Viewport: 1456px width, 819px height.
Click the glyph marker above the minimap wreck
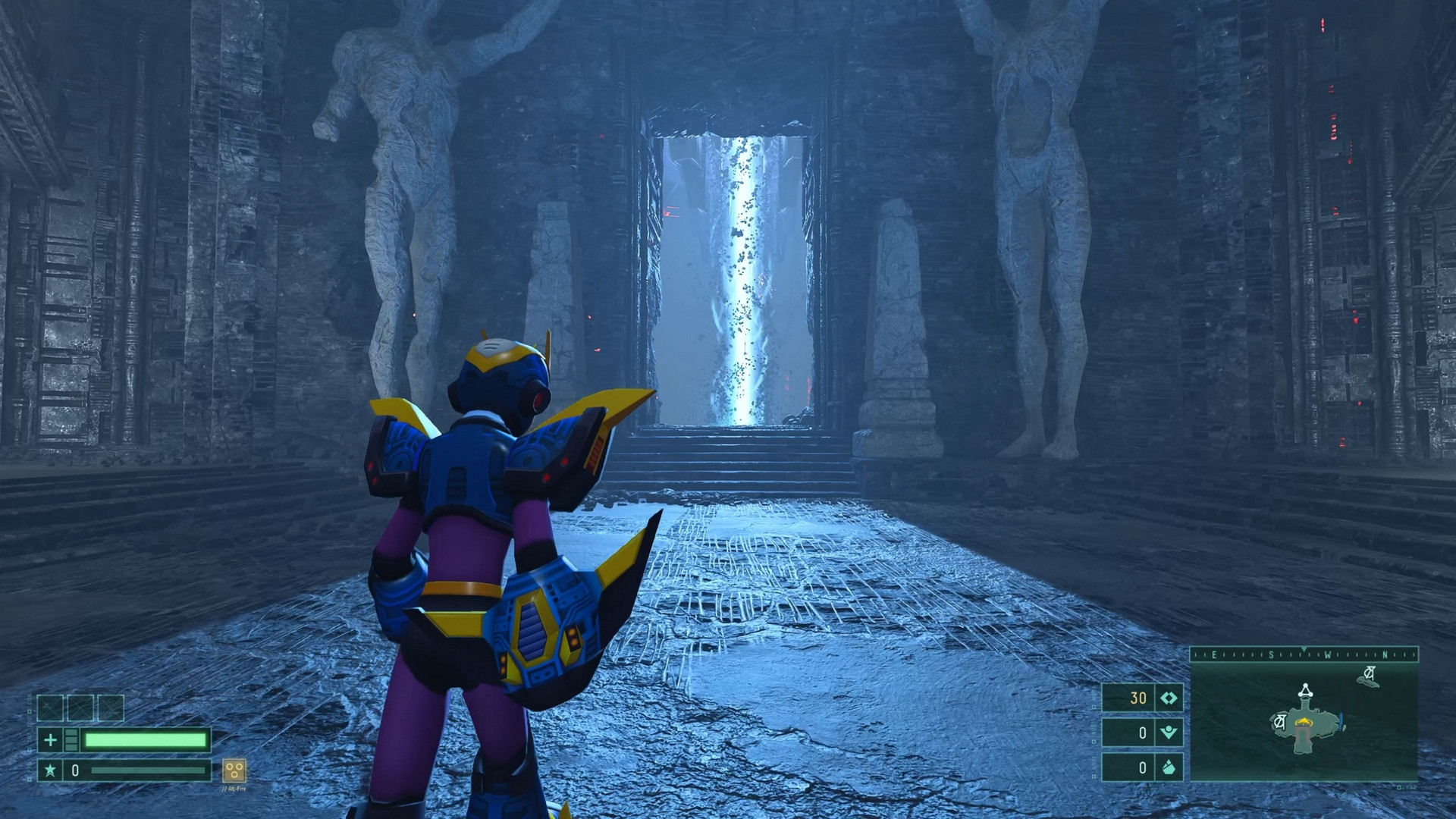click(x=1370, y=673)
